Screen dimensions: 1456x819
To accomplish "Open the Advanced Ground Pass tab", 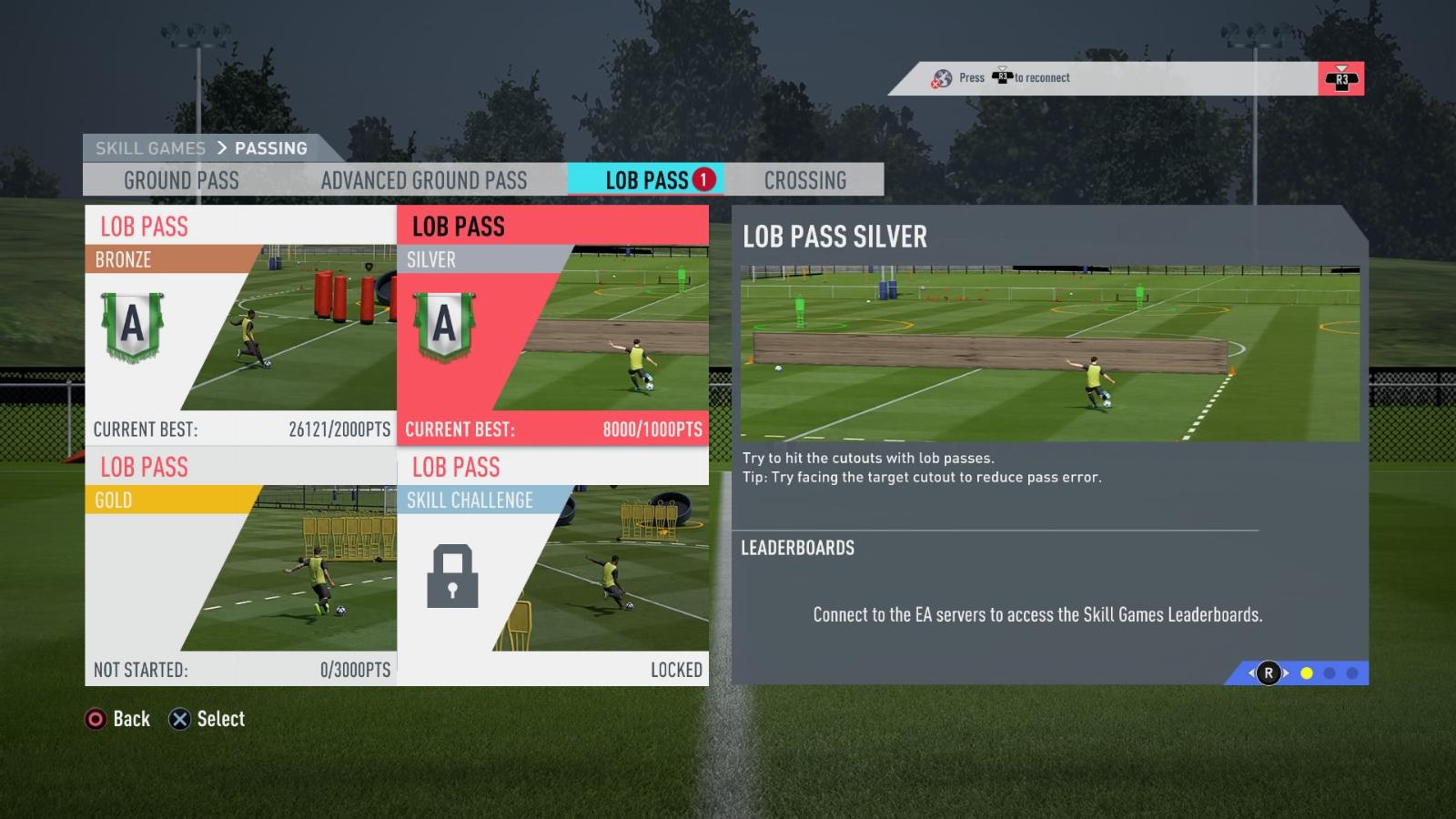I will [424, 180].
